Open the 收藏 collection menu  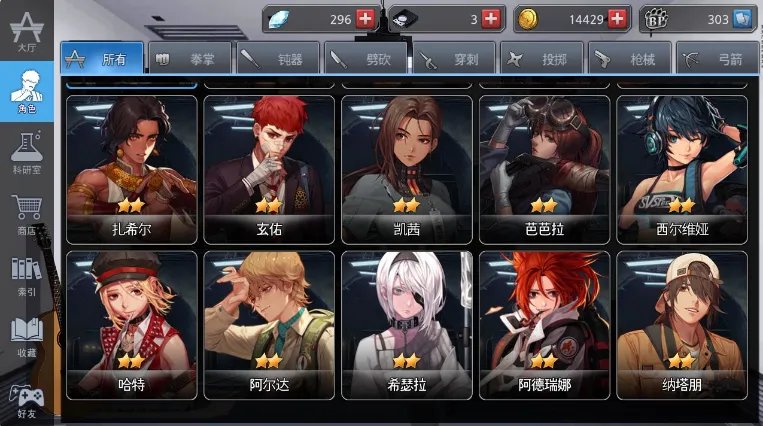(26, 337)
